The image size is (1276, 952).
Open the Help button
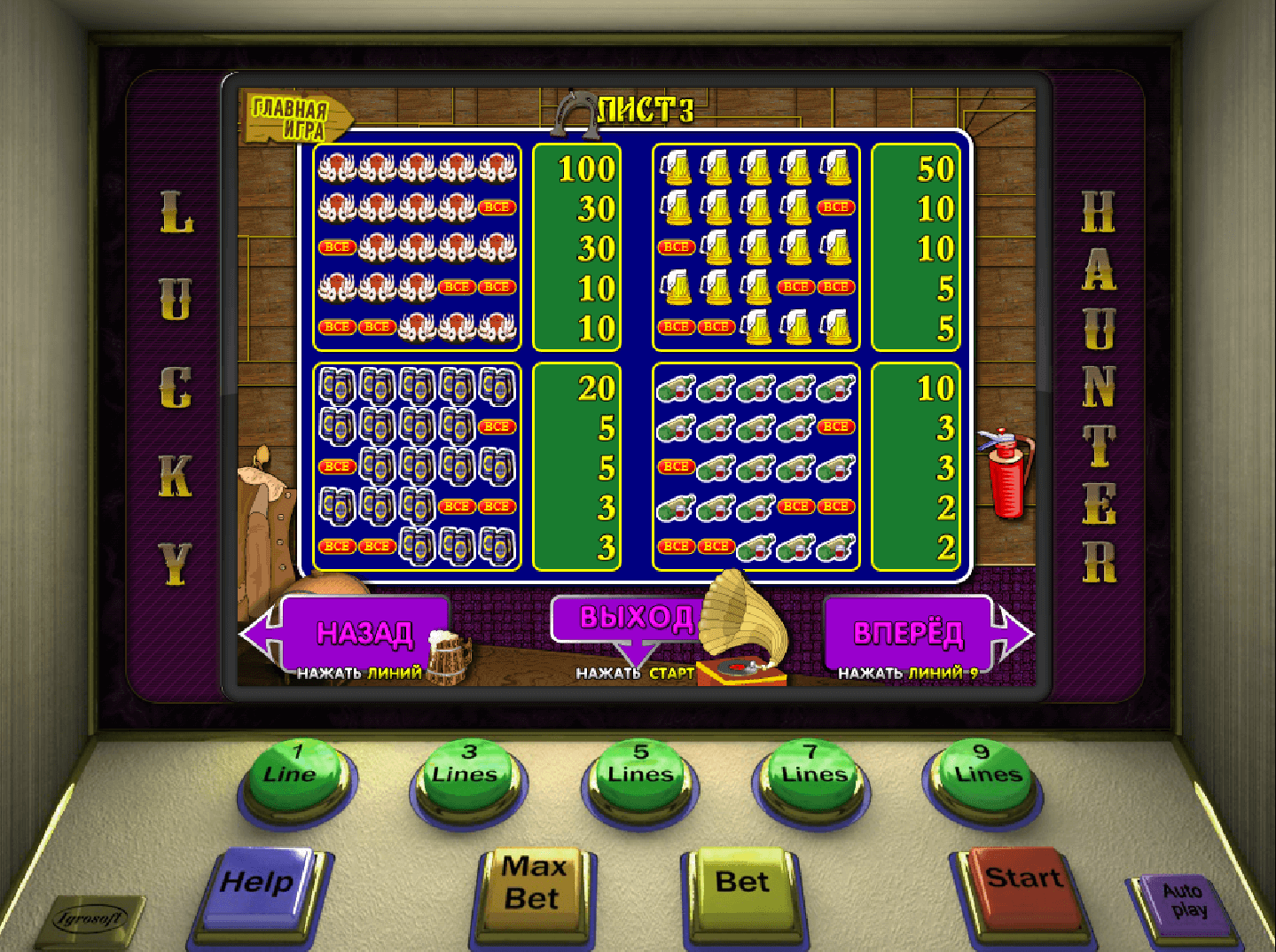pyautogui.click(x=257, y=886)
